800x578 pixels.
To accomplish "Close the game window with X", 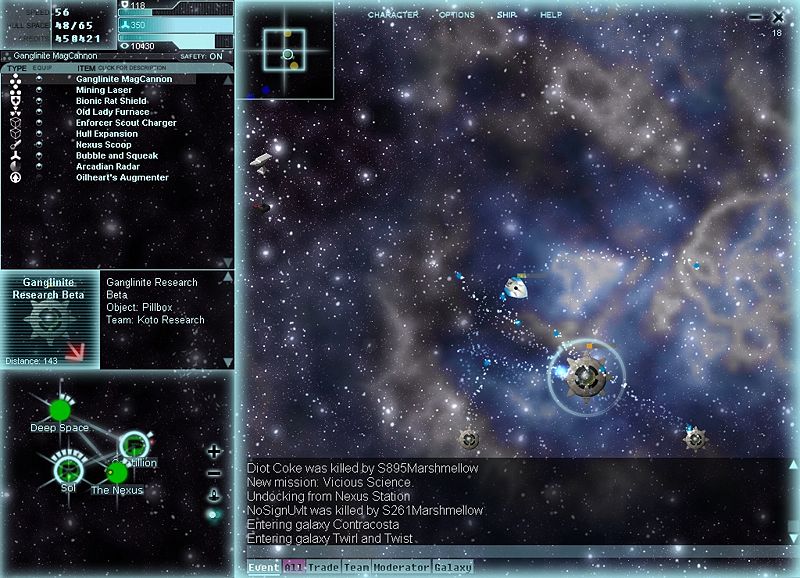I will pos(778,17).
